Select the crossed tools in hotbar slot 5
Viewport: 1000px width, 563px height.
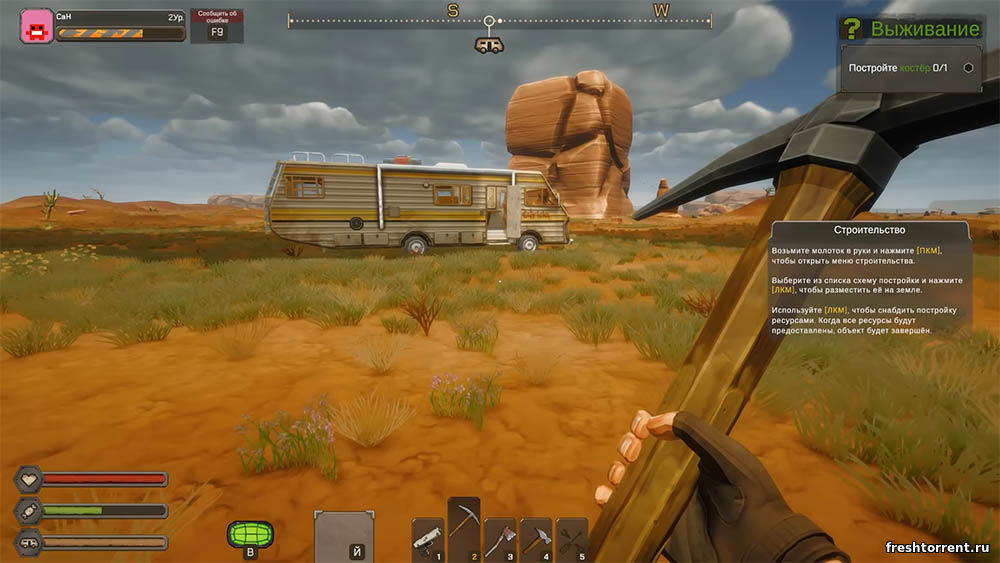571,539
